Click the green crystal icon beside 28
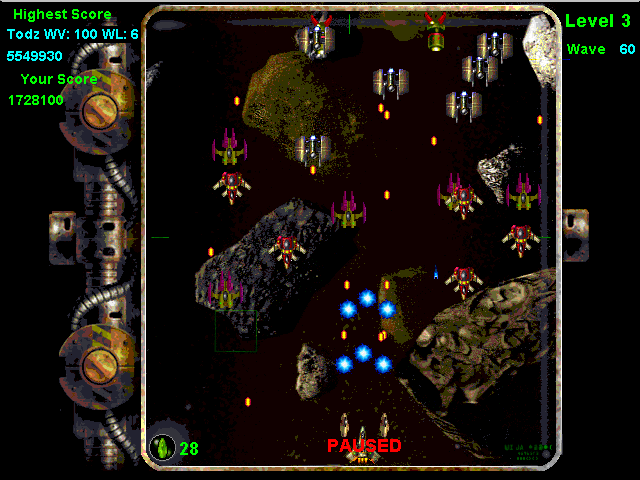The image size is (640, 480). pos(162,447)
